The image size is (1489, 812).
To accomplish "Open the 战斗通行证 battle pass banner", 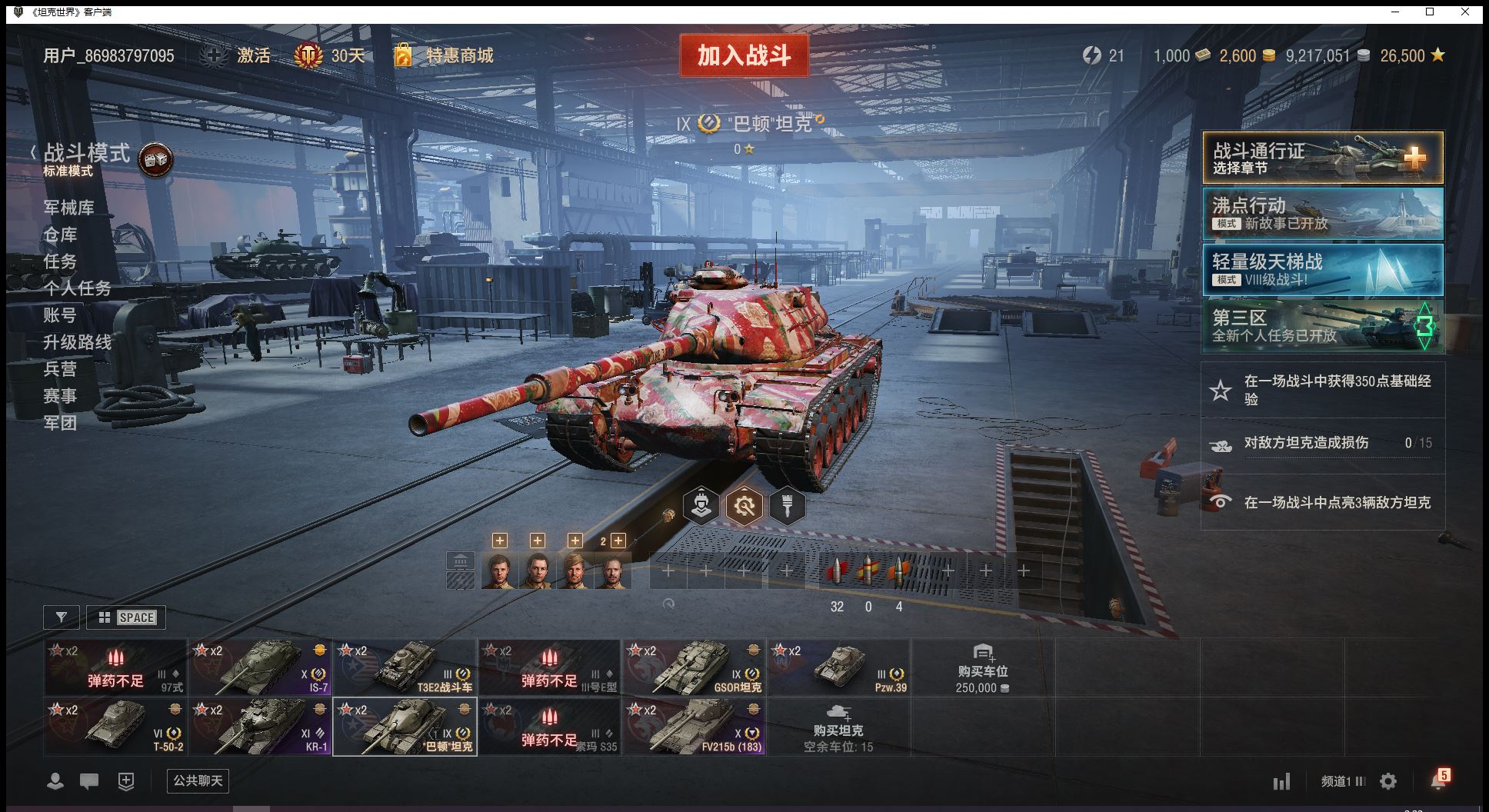I will pyautogui.click(x=1322, y=158).
